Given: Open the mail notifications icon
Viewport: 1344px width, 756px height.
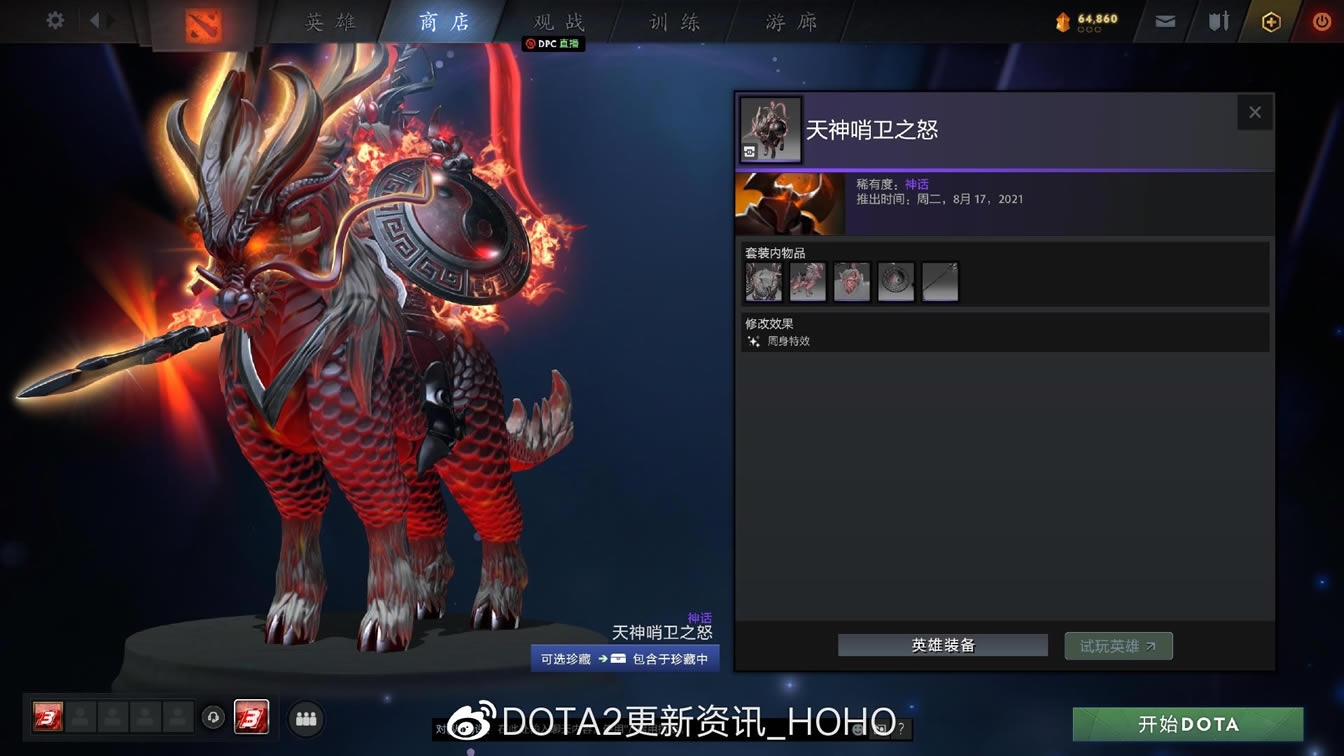Looking at the screenshot, I should [x=1164, y=20].
